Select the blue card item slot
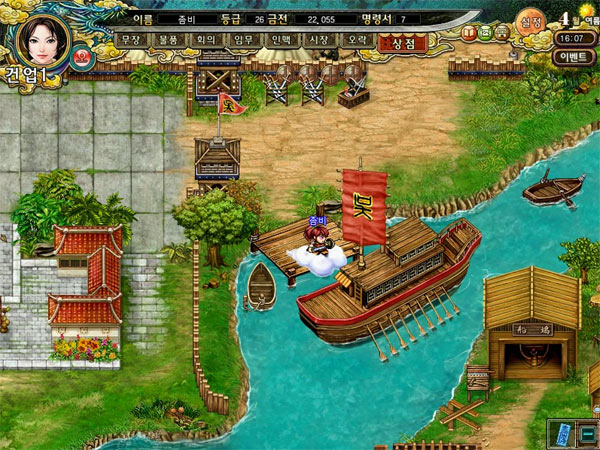The height and width of the screenshot is (450, 600). coord(562,432)
